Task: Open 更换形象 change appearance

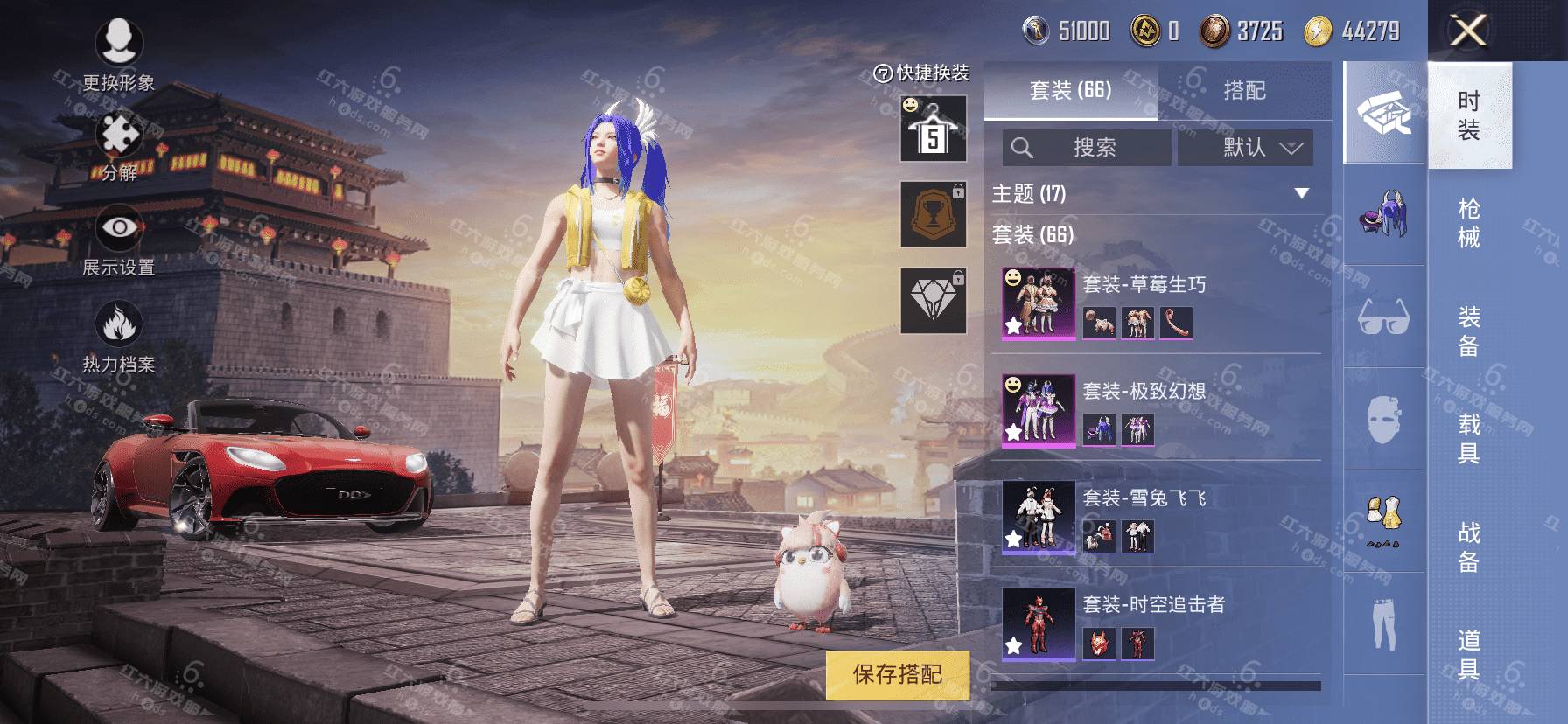Action: pos(118,52)
